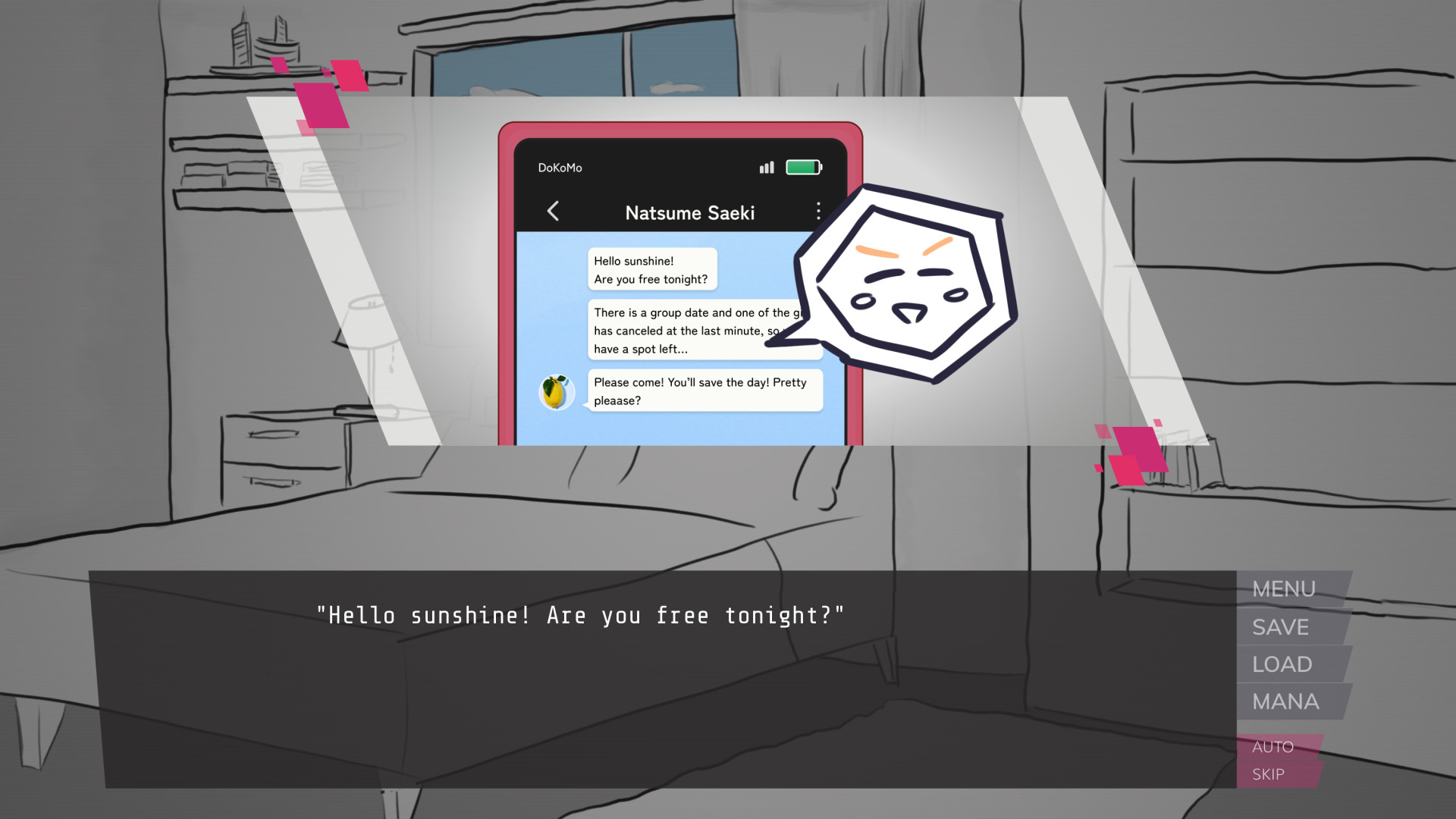Screen dimensions: 1456x819
Task: Open the MENU panel
Action: [1285, 589]
